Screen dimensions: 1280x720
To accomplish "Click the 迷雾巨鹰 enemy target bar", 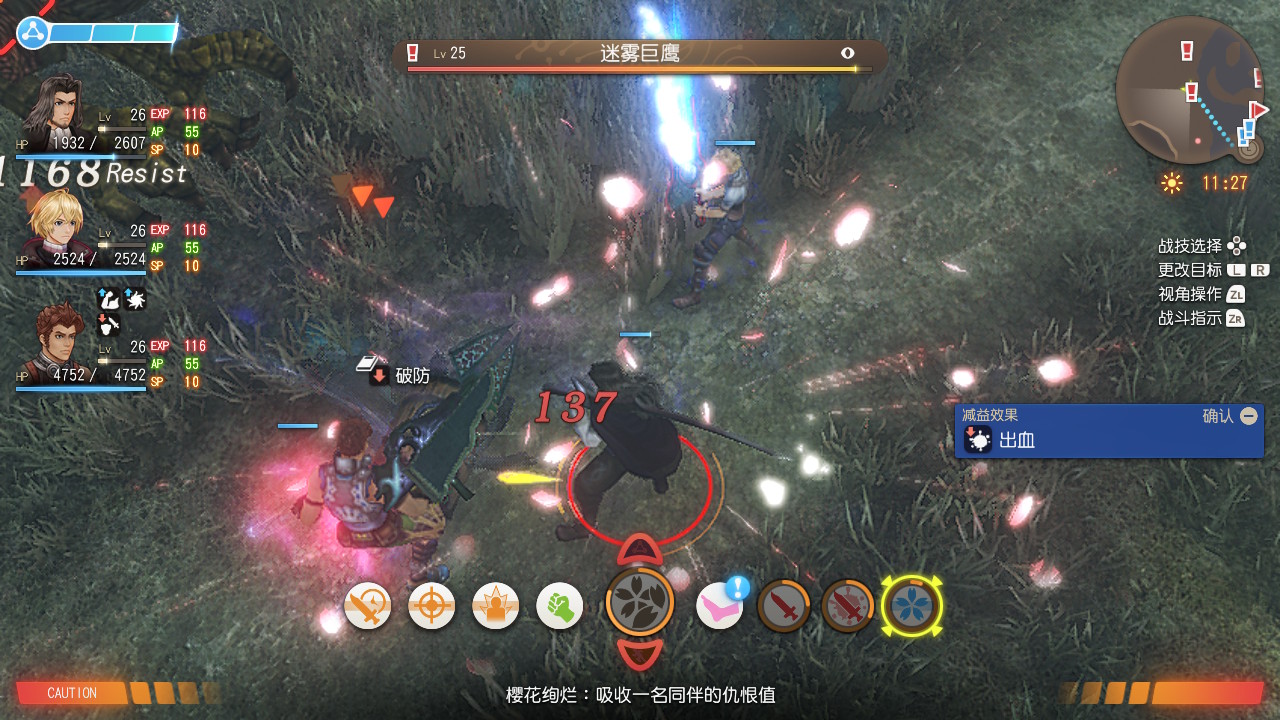I will [640, 55].
